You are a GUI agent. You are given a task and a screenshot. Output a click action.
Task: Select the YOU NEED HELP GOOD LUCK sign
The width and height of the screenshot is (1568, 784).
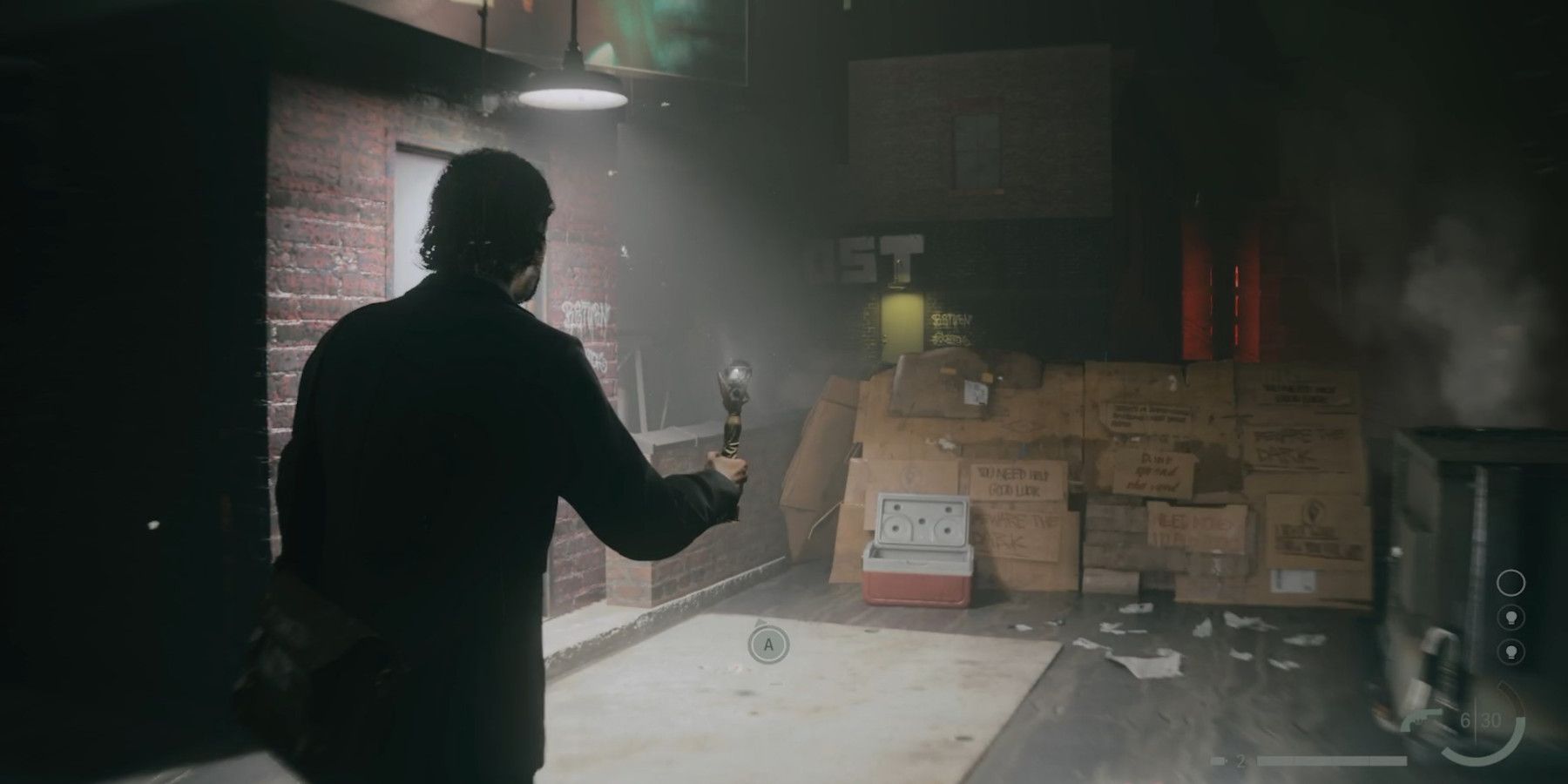(x=1012, y=478)
